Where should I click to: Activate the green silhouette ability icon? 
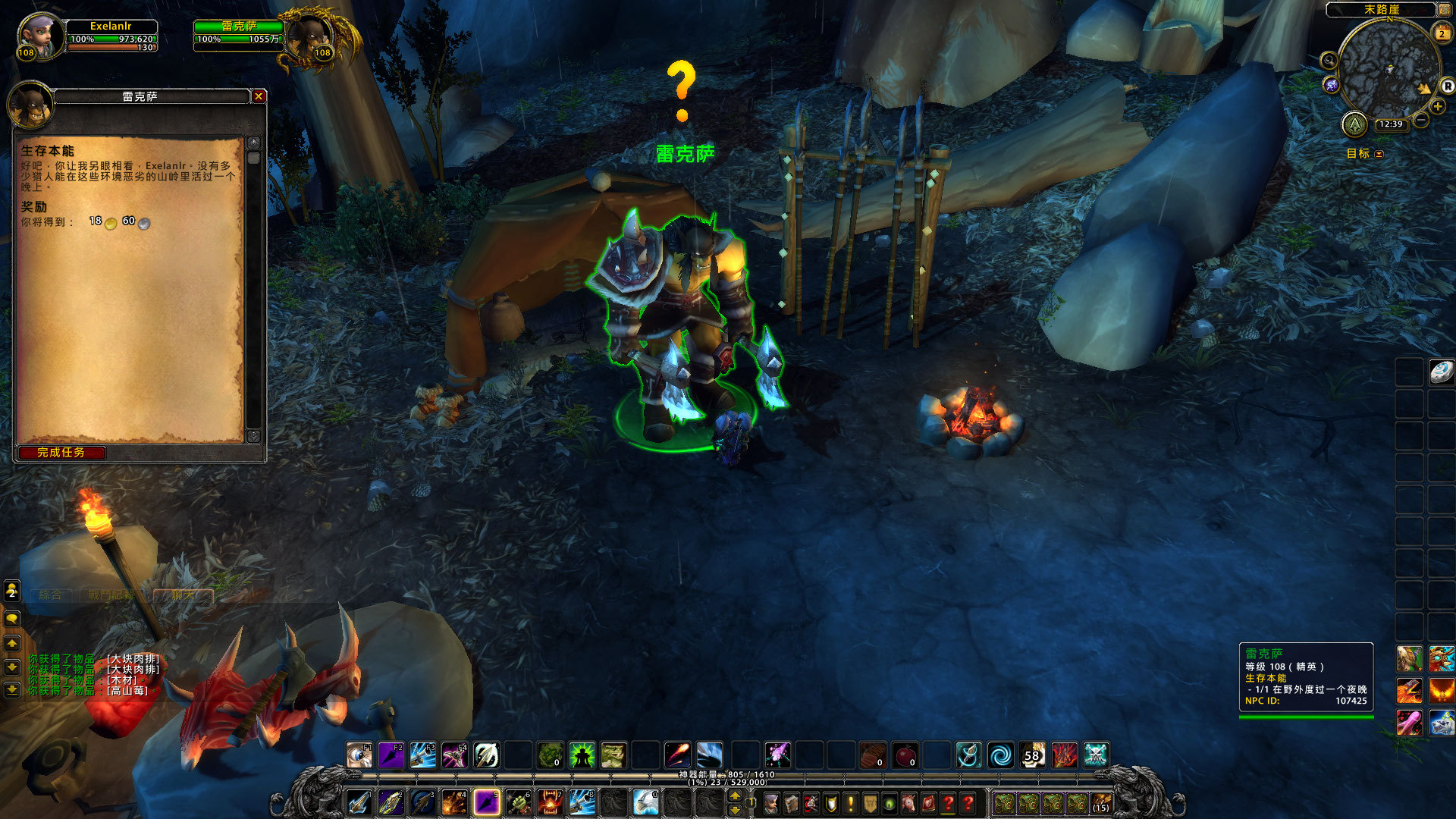(x=582, y=755)
